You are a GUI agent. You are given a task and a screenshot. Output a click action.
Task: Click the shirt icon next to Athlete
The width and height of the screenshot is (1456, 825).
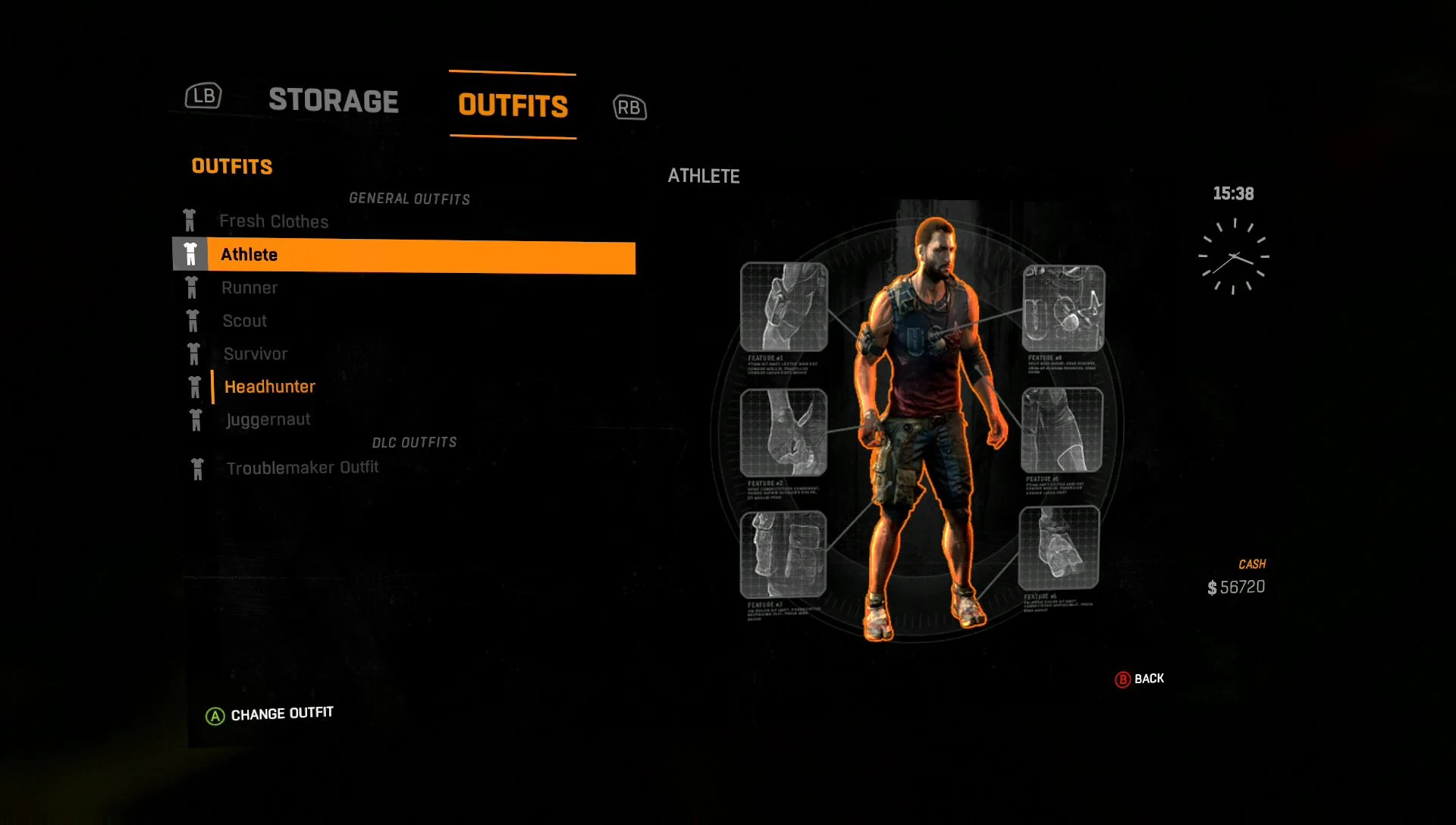click(192, 254)
